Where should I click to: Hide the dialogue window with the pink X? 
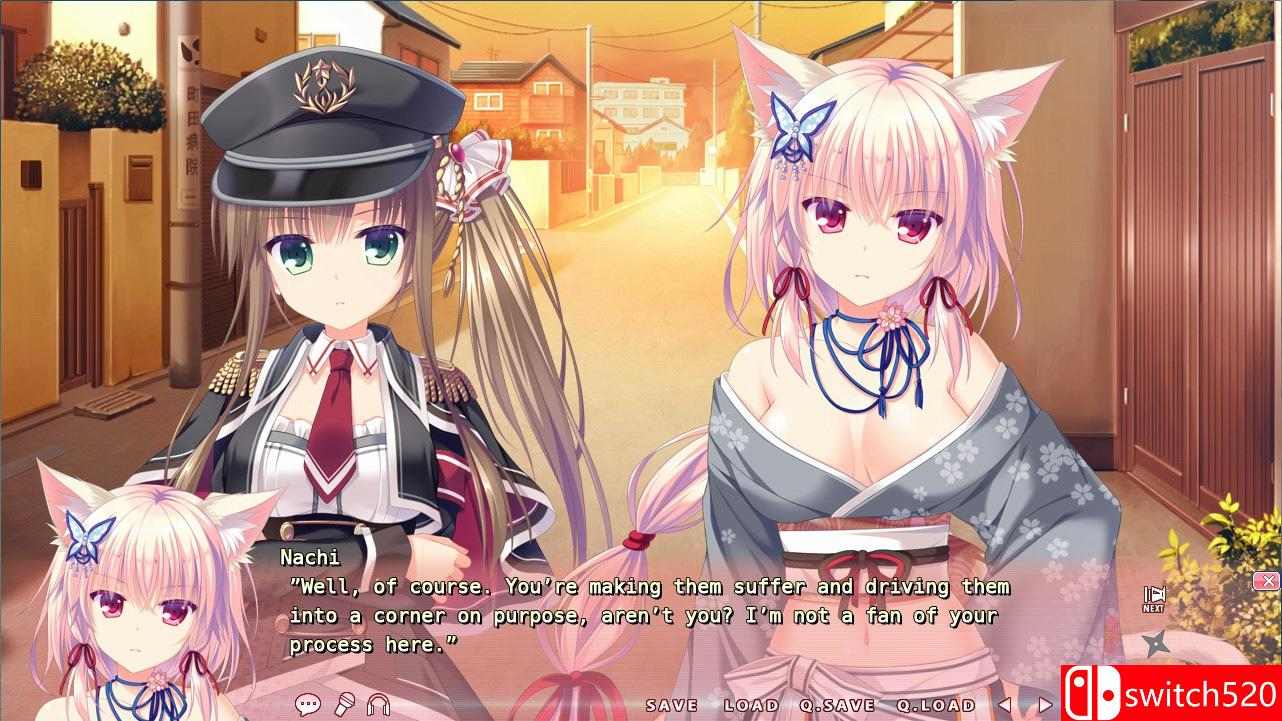point(1268,579)
